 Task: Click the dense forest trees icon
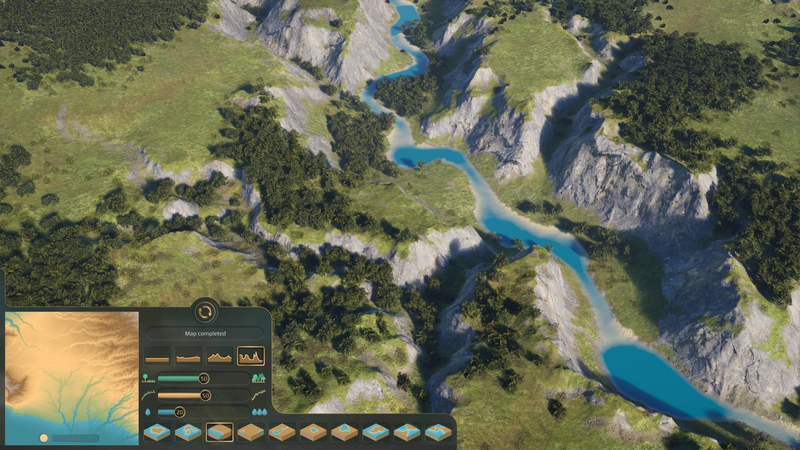(x=258, y=378)
